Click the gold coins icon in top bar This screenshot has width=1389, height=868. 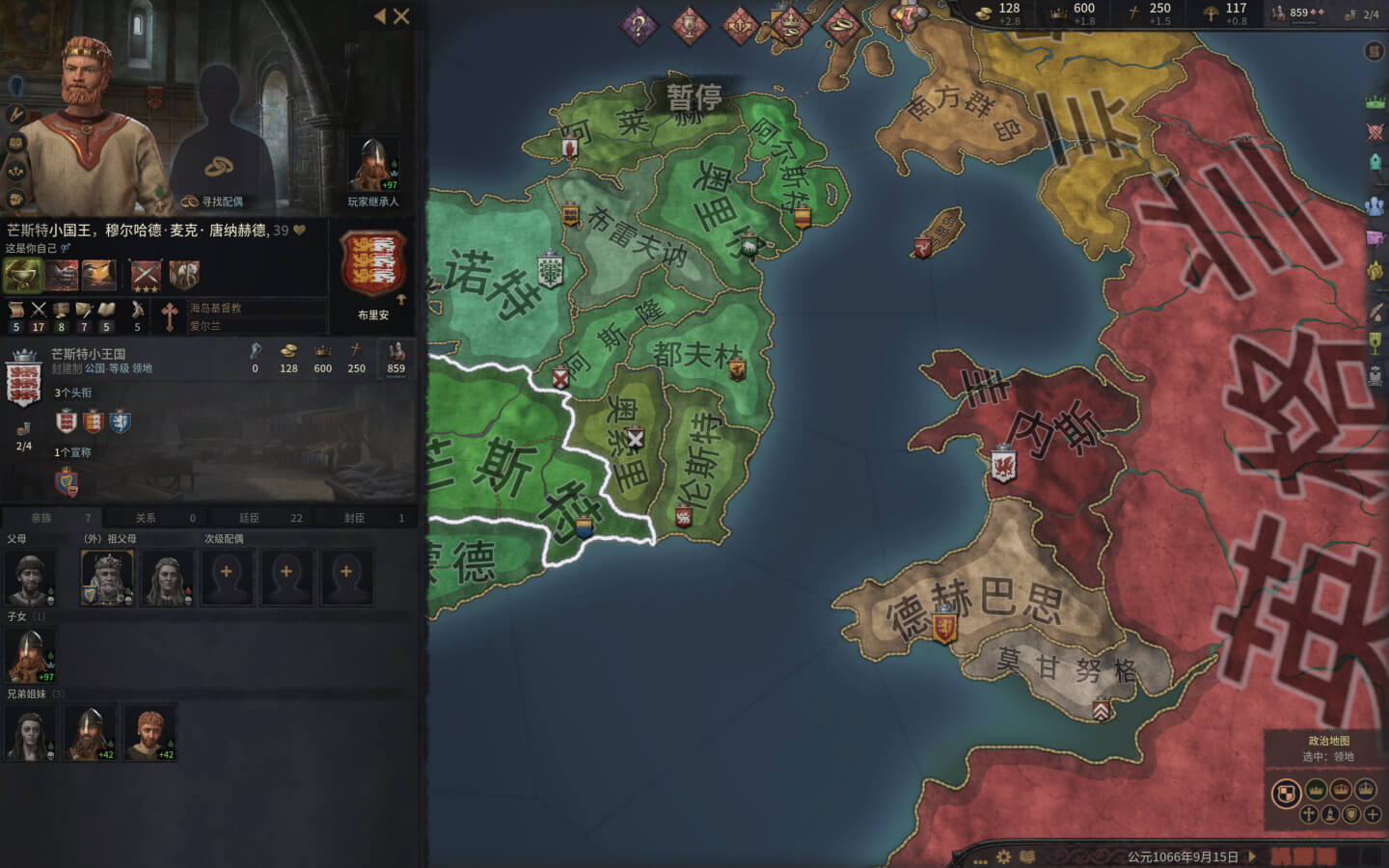[x=985, y=13]
